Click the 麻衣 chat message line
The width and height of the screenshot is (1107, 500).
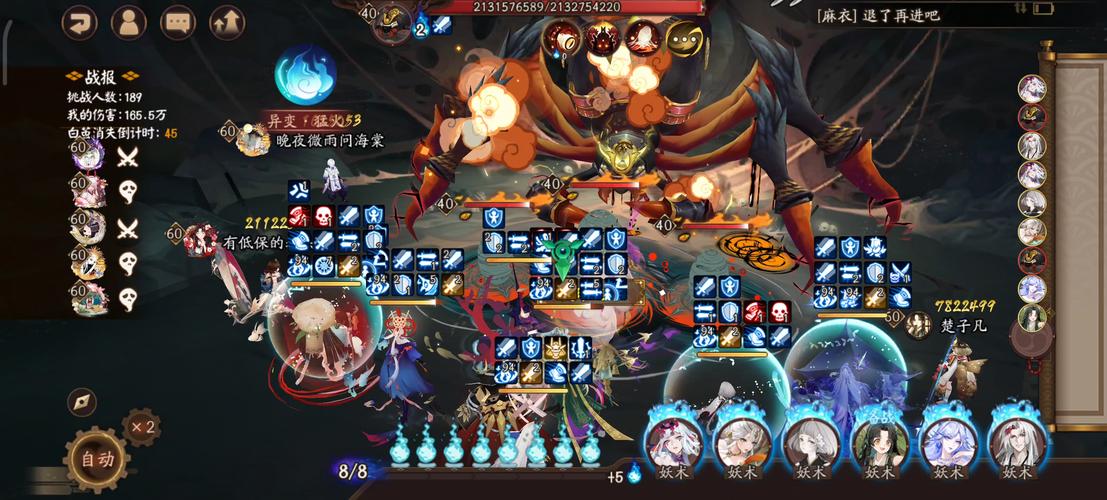878,16
